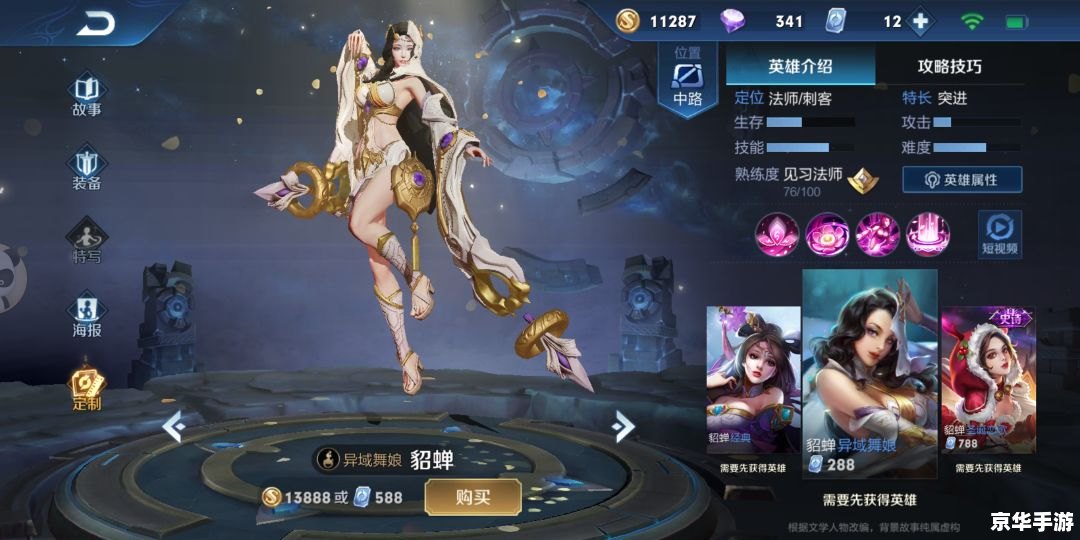Select the 貂蝉 经典 classic skin card
The image size is (1080, 540).
[753, 380]
